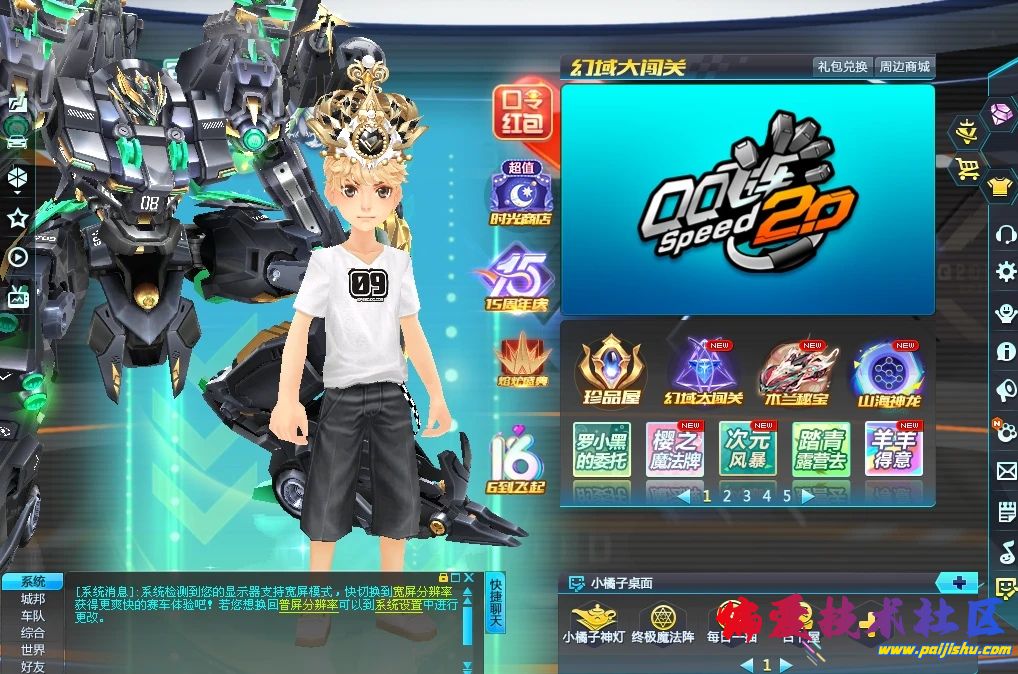
Task: Select the 羊羊得意 activity tile
Action: coord(893,449)
